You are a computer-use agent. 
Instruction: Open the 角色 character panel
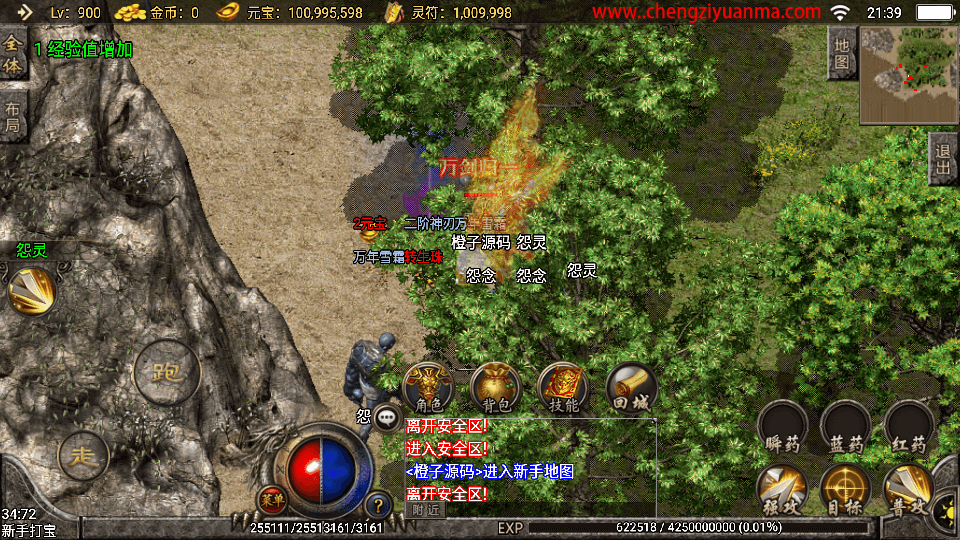(x=428, y=387)
